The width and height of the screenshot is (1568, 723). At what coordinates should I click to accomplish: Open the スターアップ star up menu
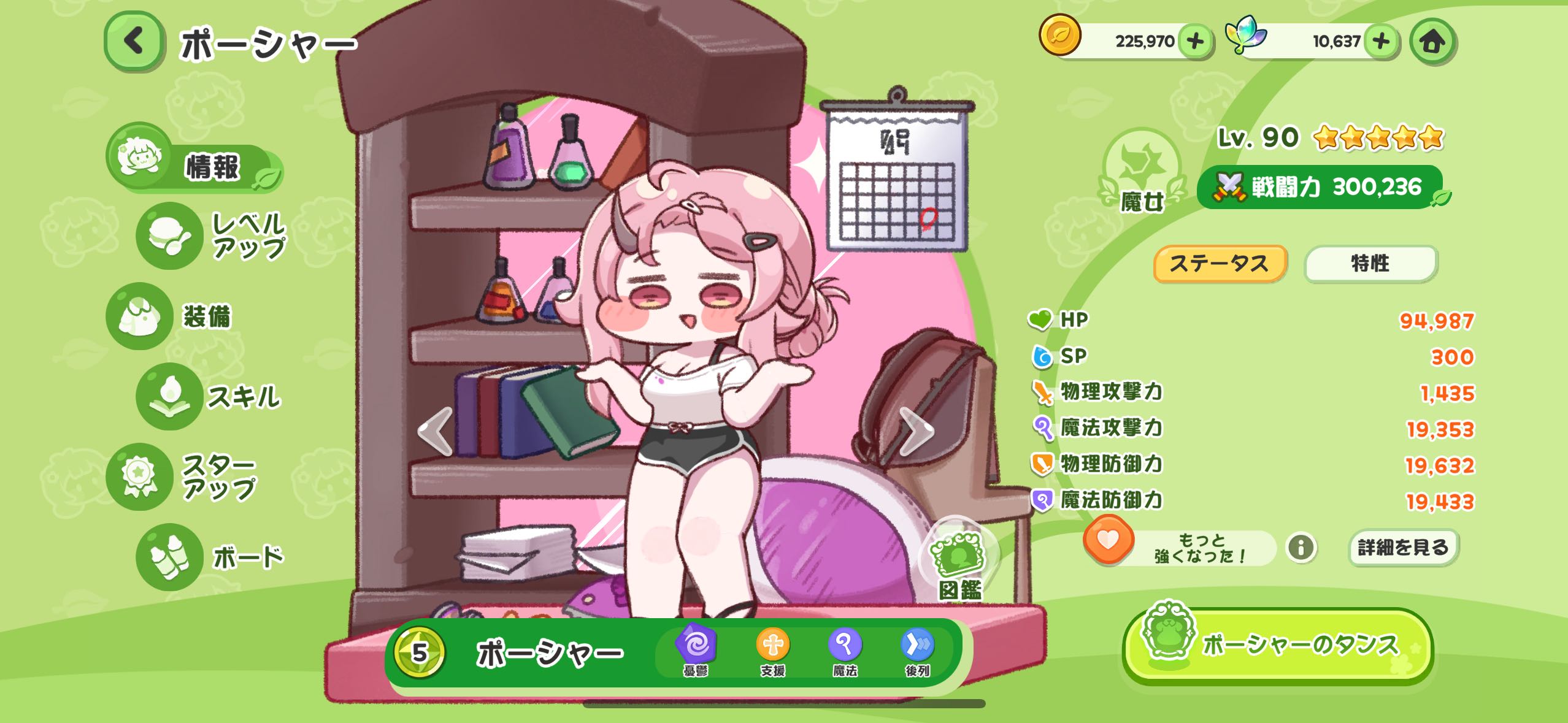(183, 476)
